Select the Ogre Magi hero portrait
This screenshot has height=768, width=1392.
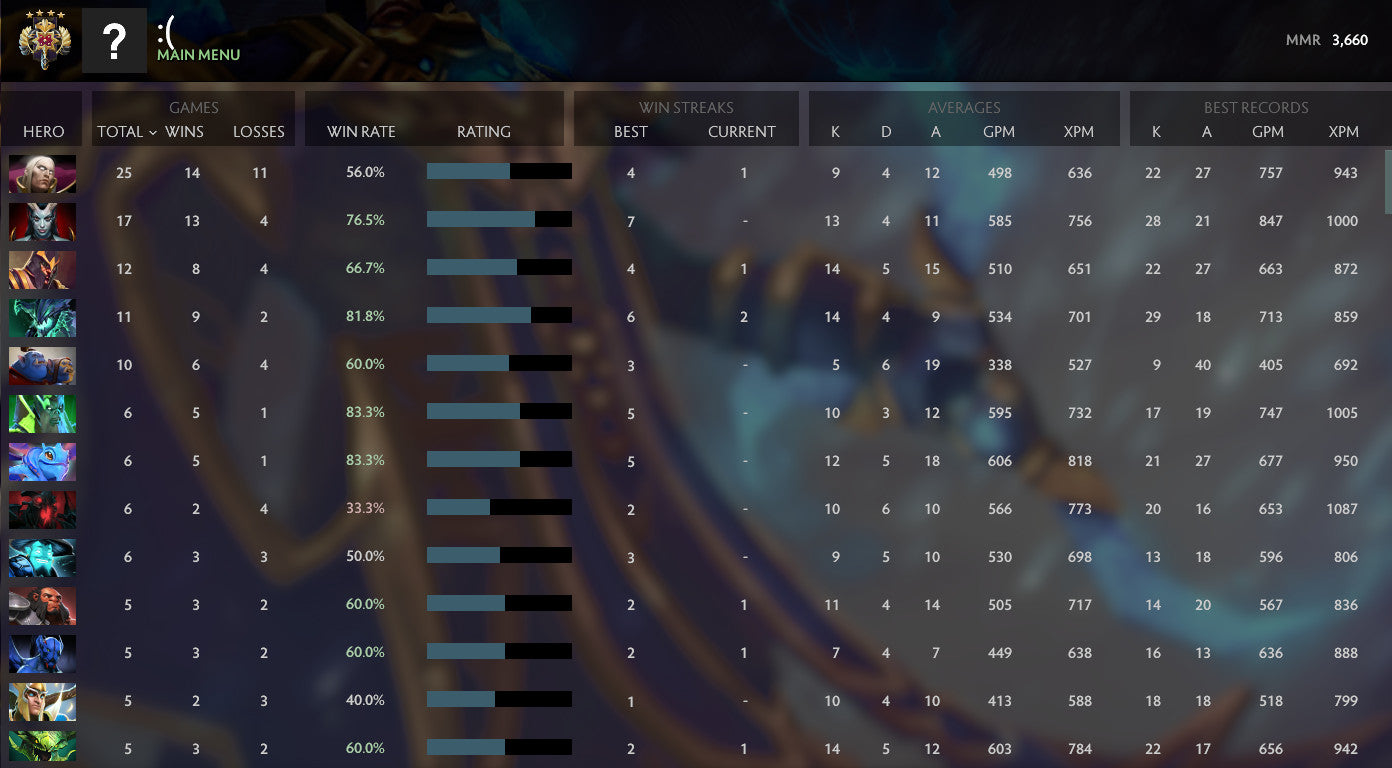click(x=42, y=365)
